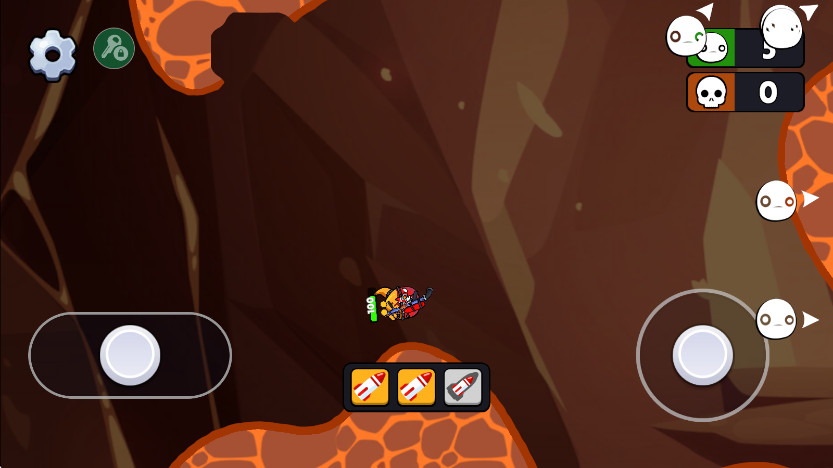Toggle the green key lock button
This screenshot has width=833, height=468.
pos(114,48)
